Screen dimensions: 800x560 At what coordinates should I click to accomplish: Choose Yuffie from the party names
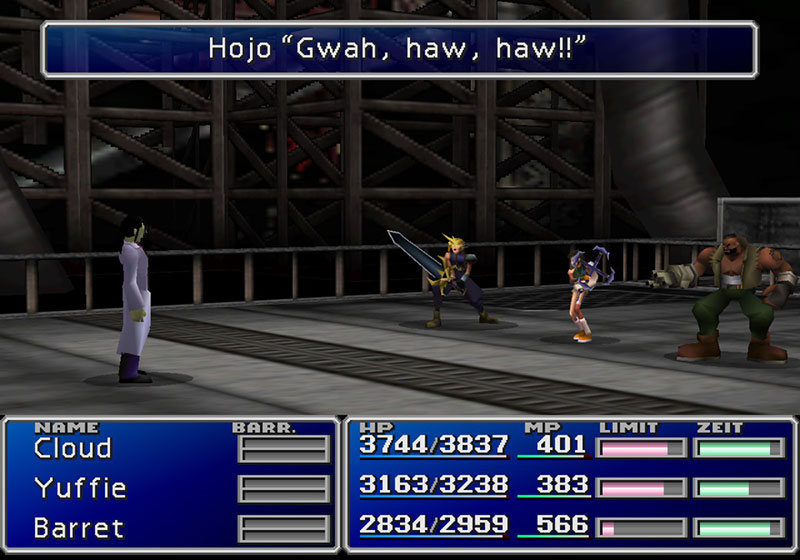pyautogui.click(x=80, y=488)
